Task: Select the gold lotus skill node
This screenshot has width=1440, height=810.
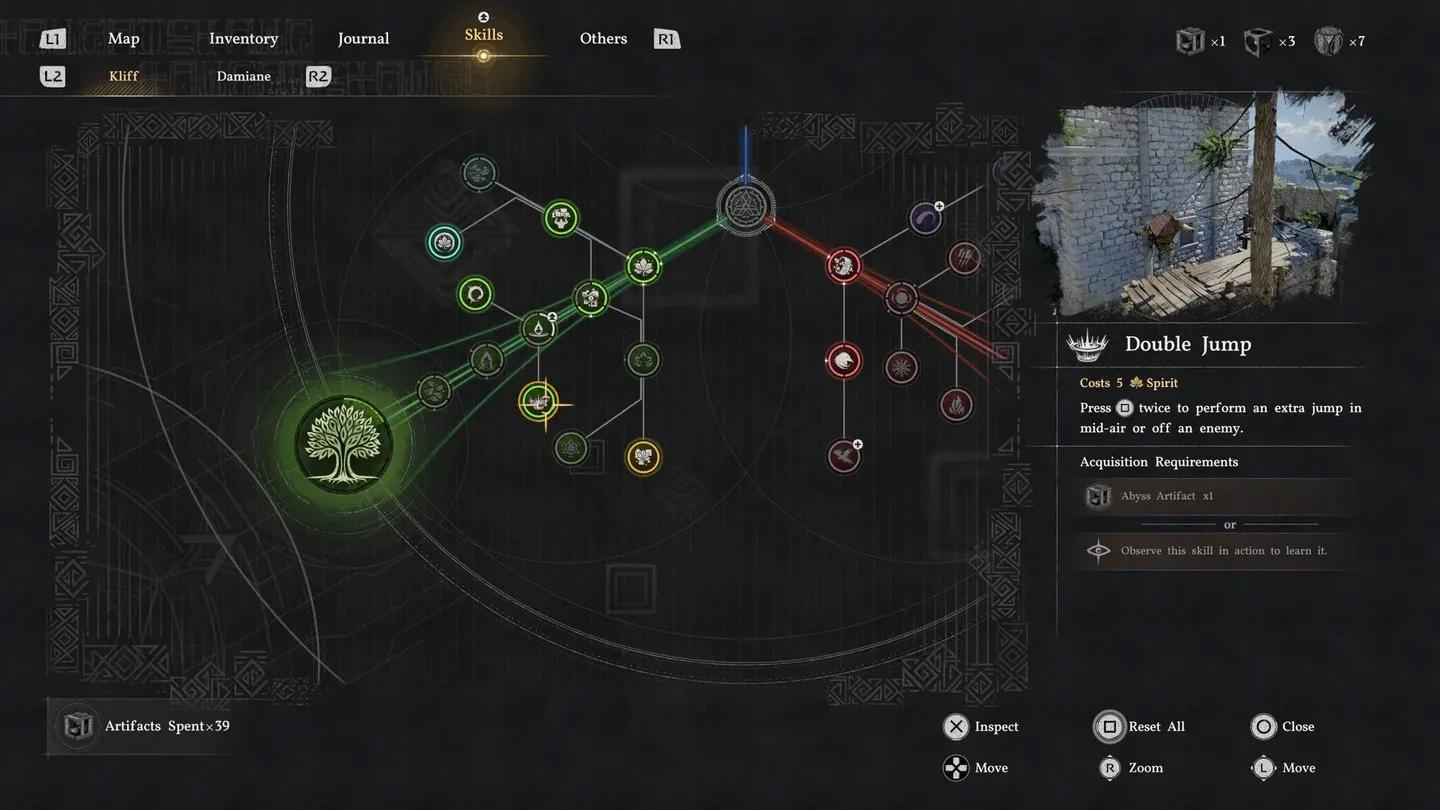Action: click(643, 457)
